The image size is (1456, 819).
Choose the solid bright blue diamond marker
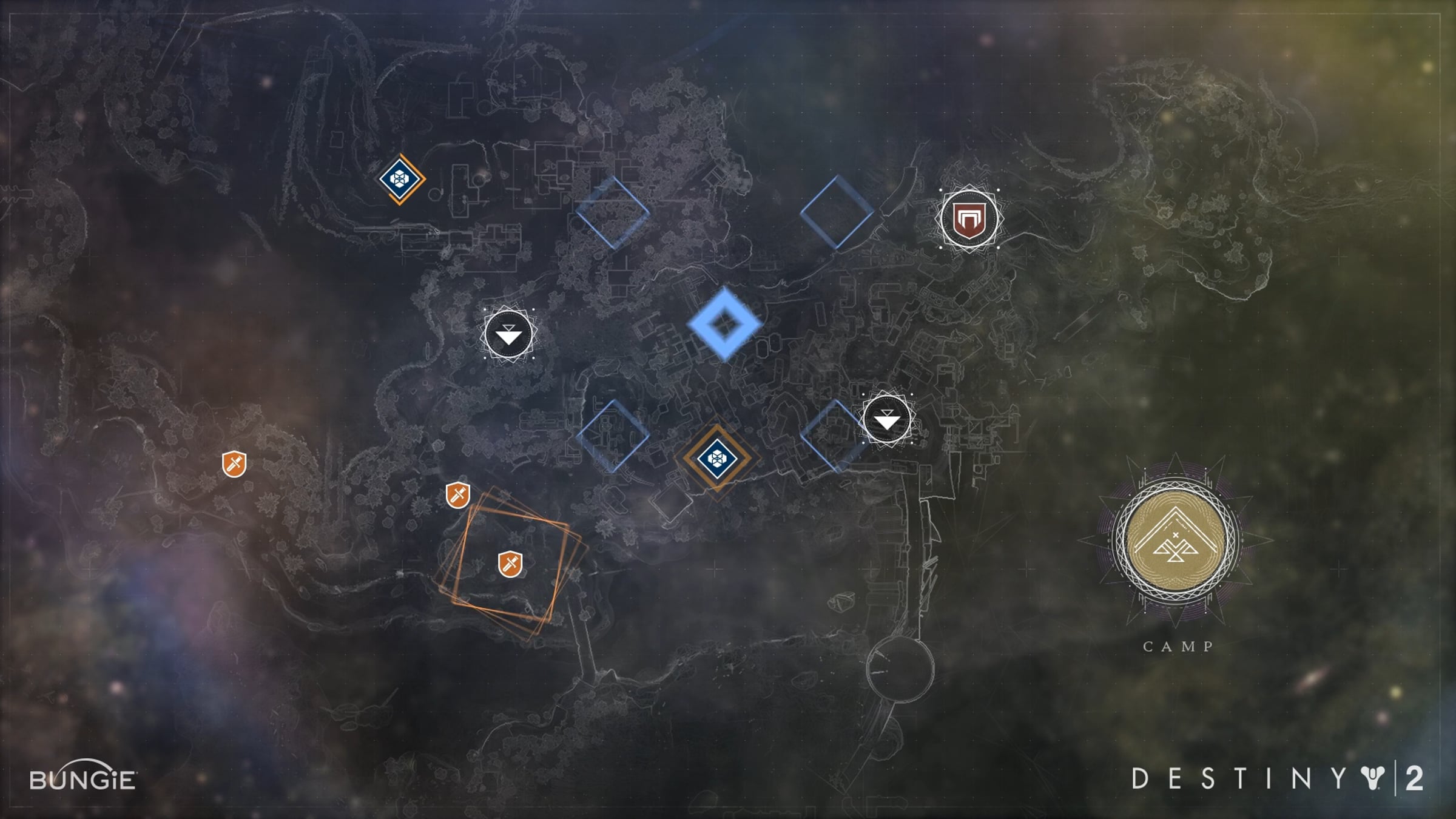(724, 325)
